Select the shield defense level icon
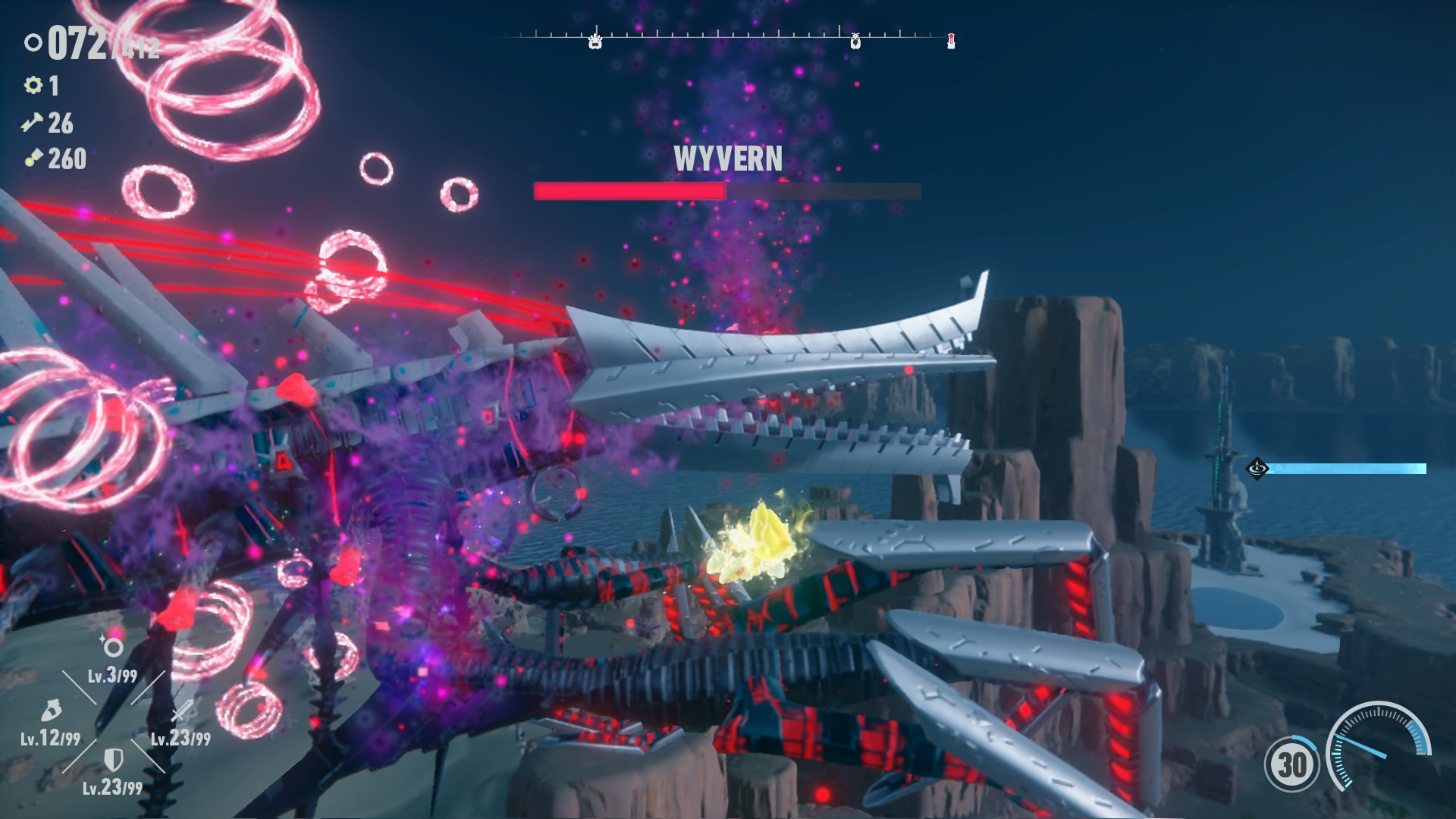Screen dimensions: 1456x819 click(113, 759)
